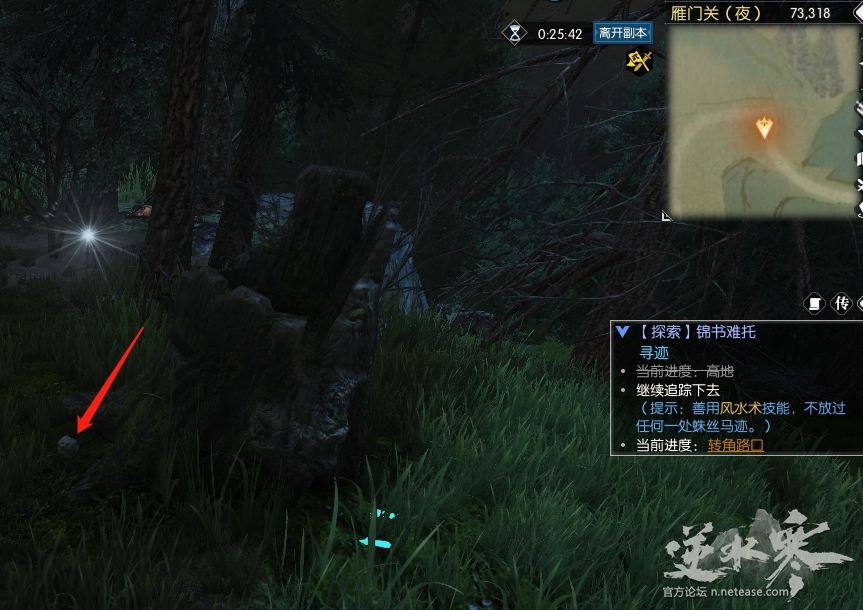This screenshot has height=610, width=863.
Task: Click the 离开副本 leave dungeon button
Action: [x=622, y=33]
